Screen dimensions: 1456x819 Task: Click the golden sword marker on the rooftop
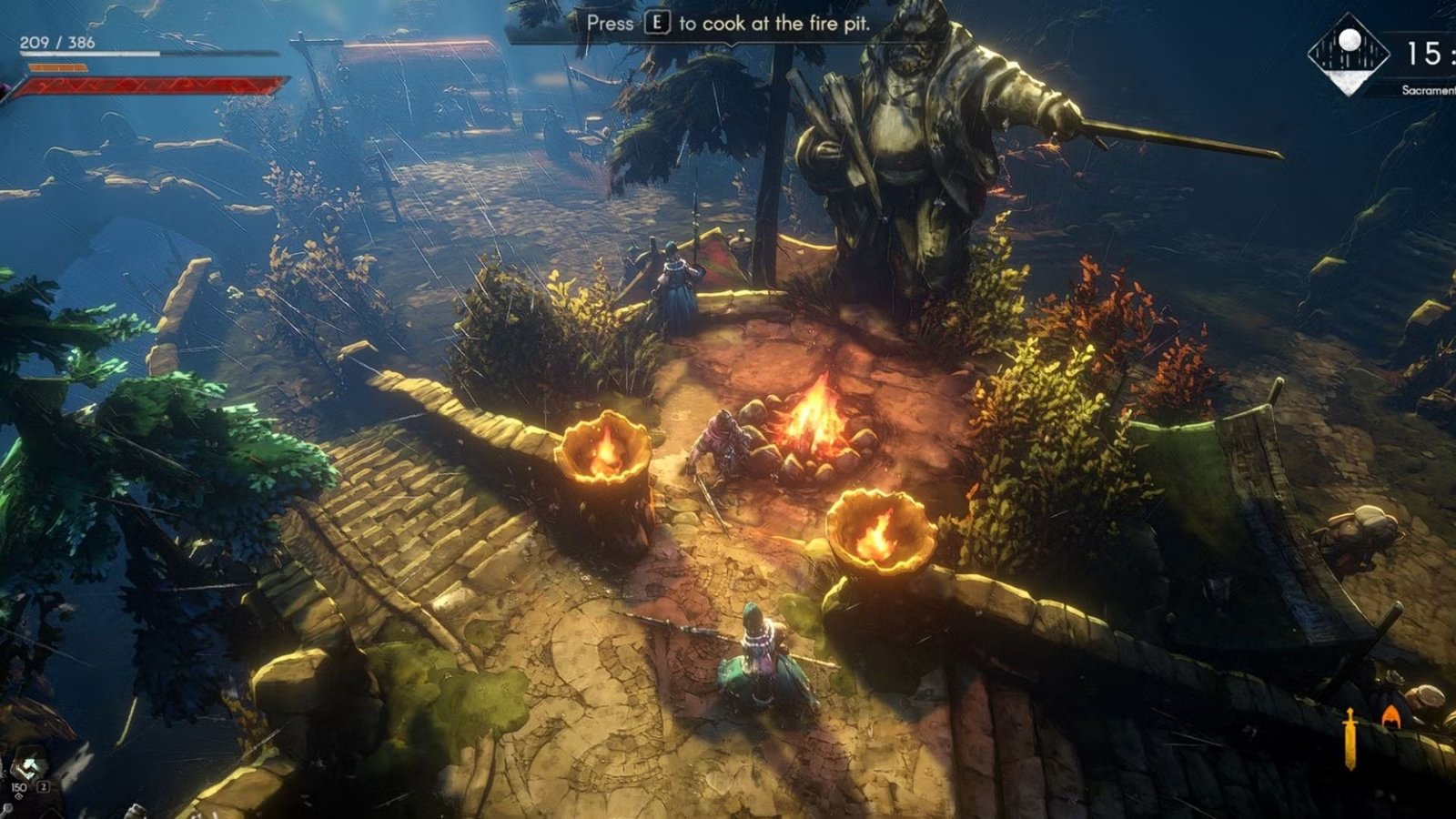[1350, 733]
